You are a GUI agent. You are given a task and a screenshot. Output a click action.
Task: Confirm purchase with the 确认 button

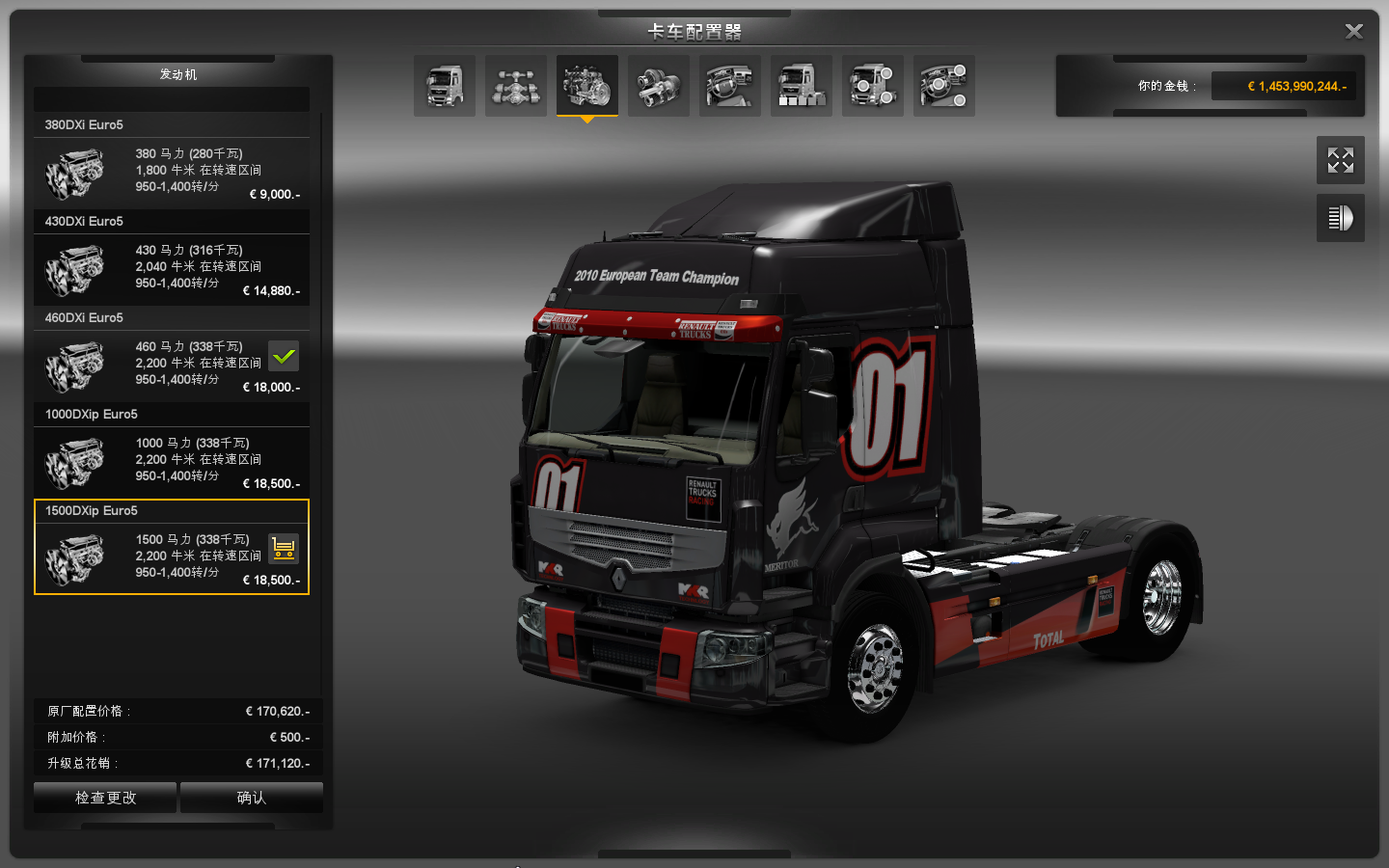click(251, 798)
